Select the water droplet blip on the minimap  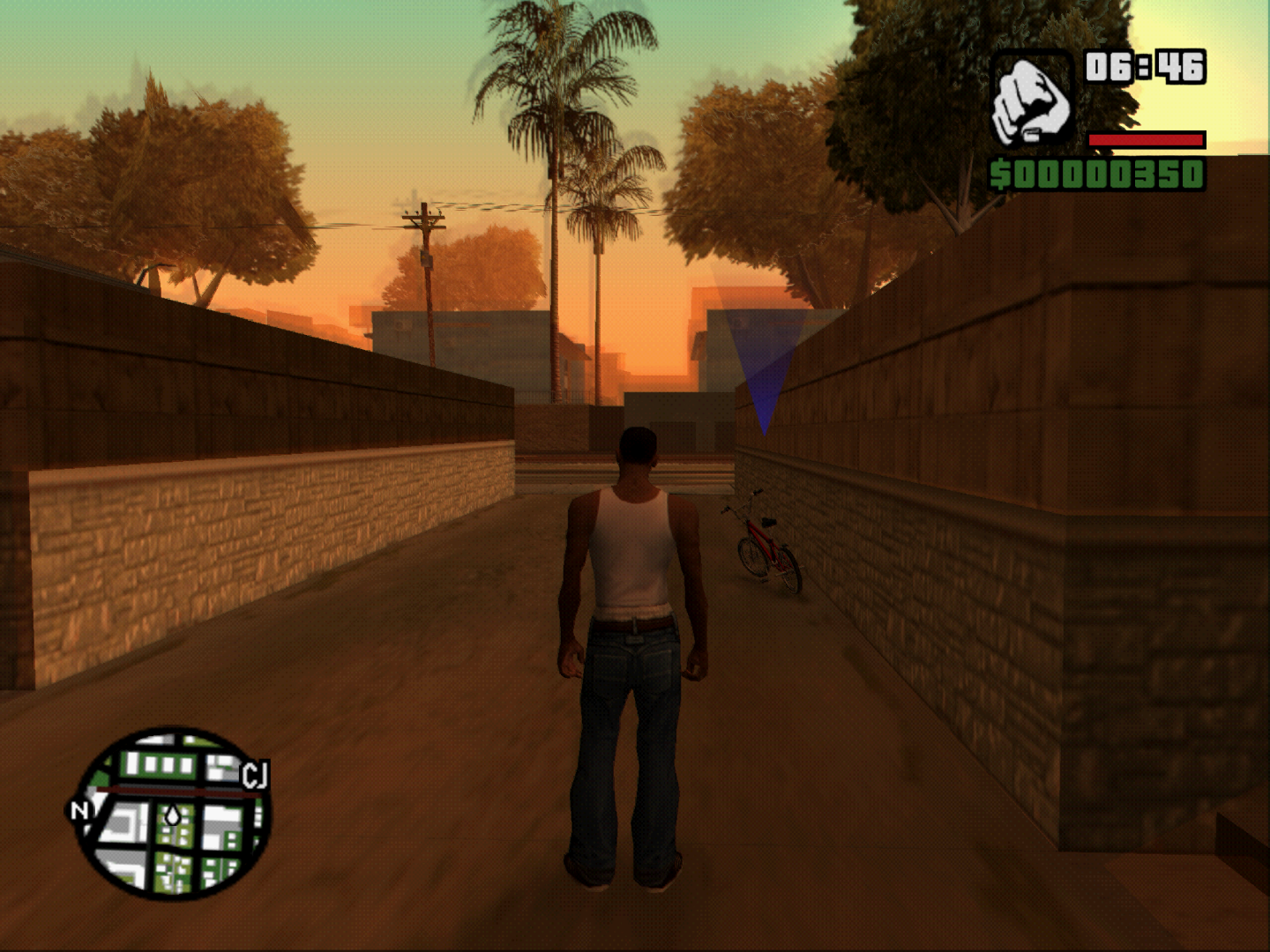coord(174,814)
